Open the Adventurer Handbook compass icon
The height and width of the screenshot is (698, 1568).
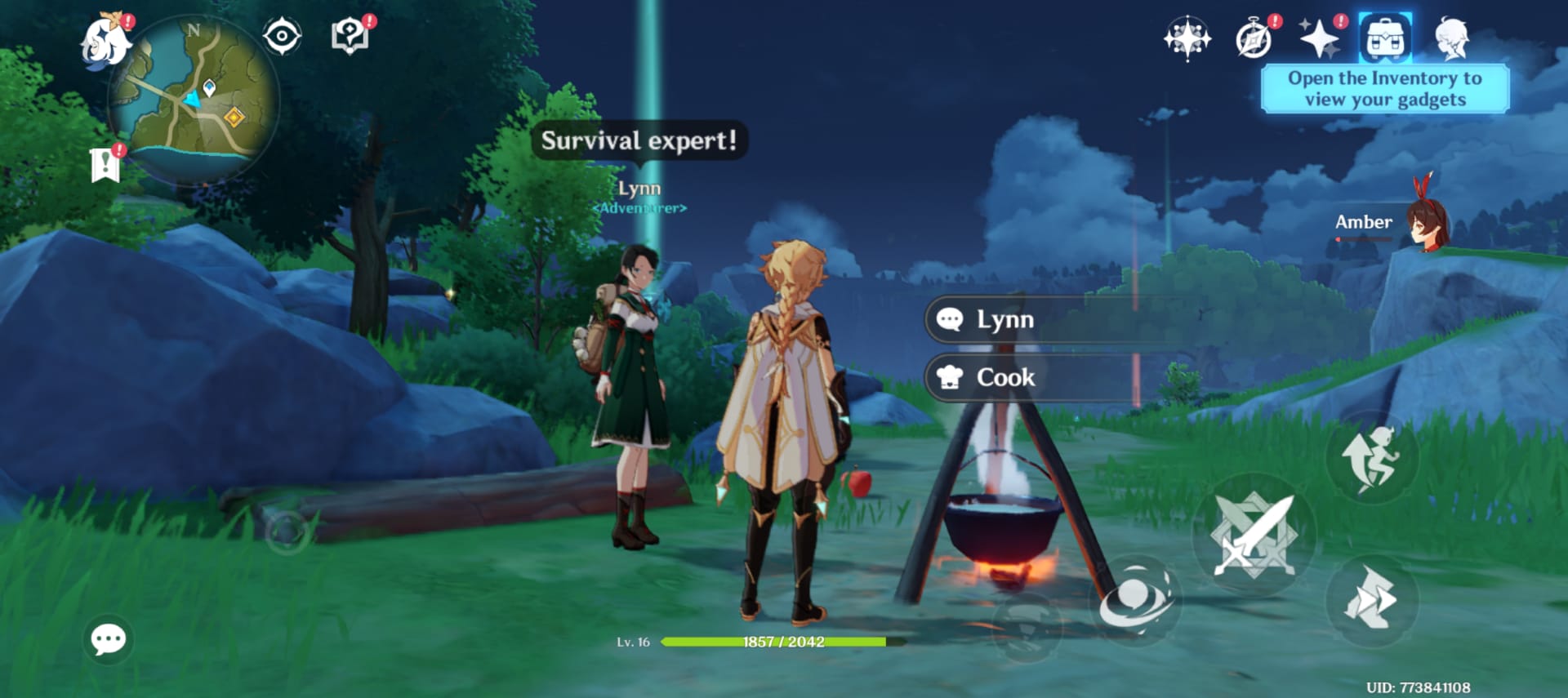point(1254,38)
